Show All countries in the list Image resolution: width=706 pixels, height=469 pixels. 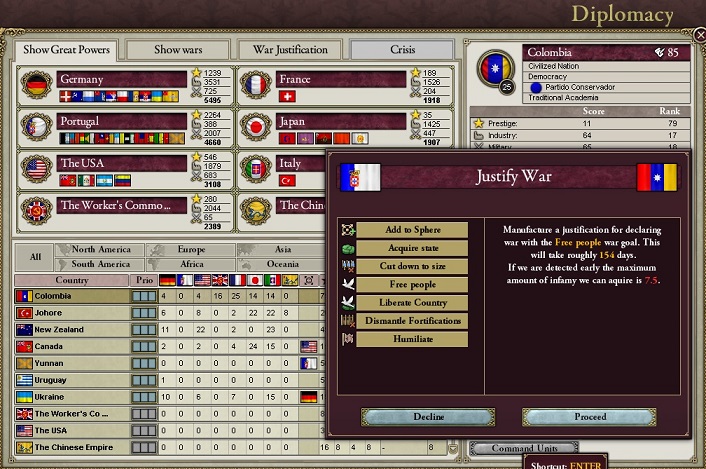[x=35, y=257]
